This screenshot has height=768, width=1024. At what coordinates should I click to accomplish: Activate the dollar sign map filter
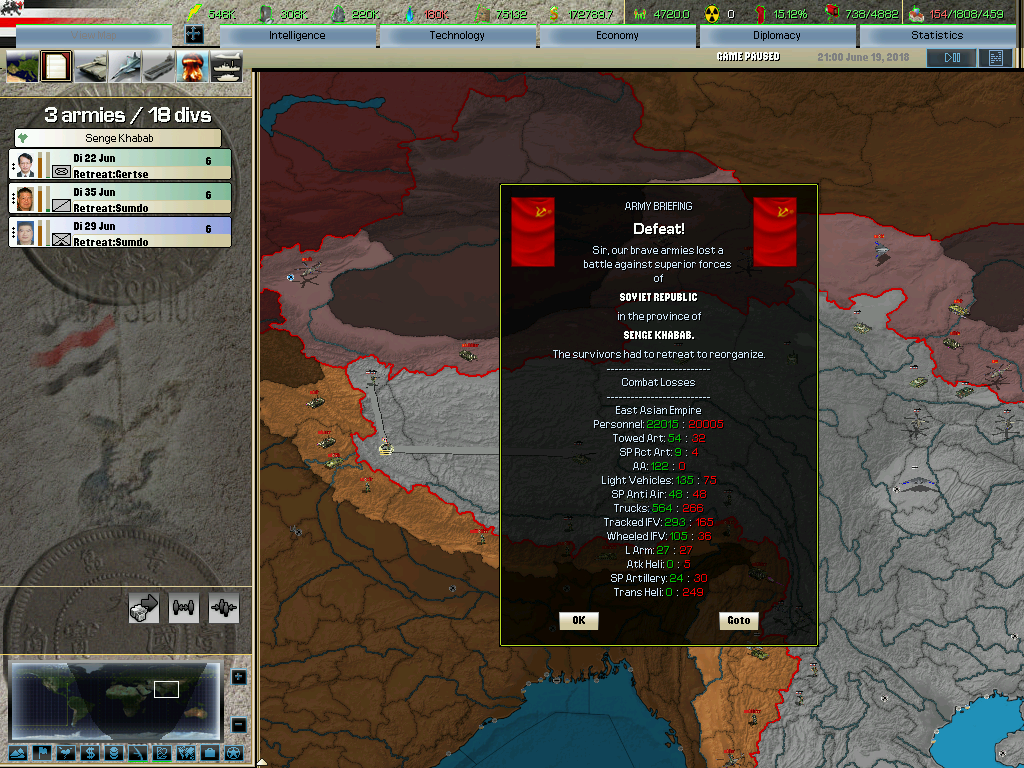[89, 753]
